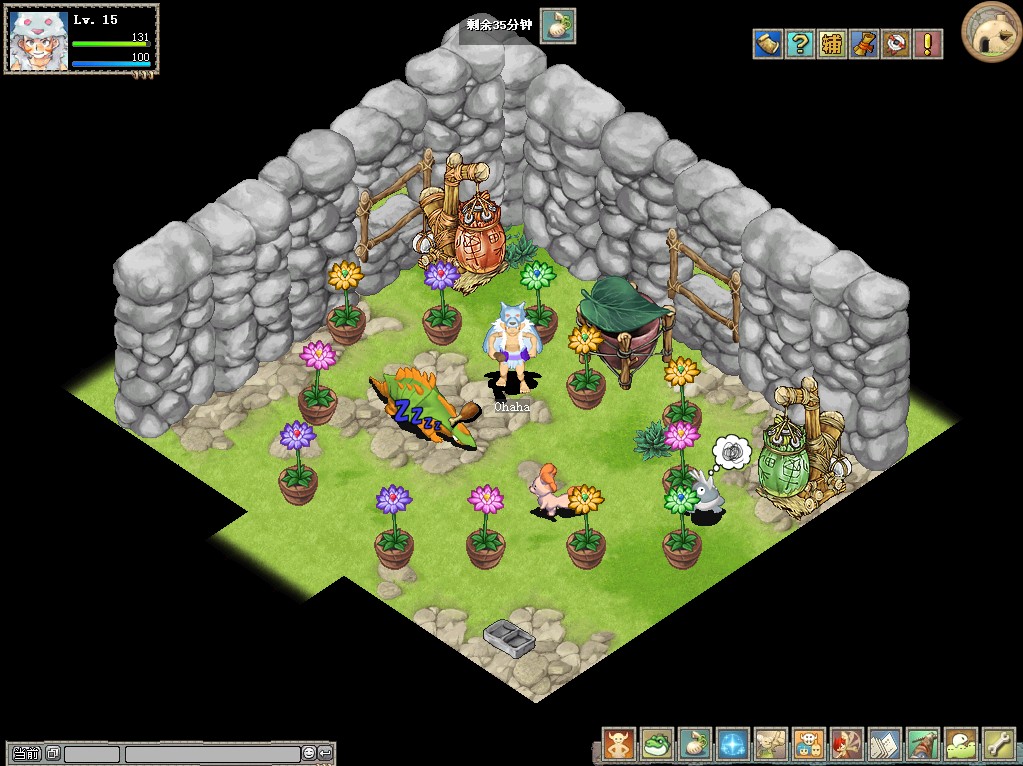Click the chat message input field
This screenshot has width=1023, height=766.
(x=212, y=754)
